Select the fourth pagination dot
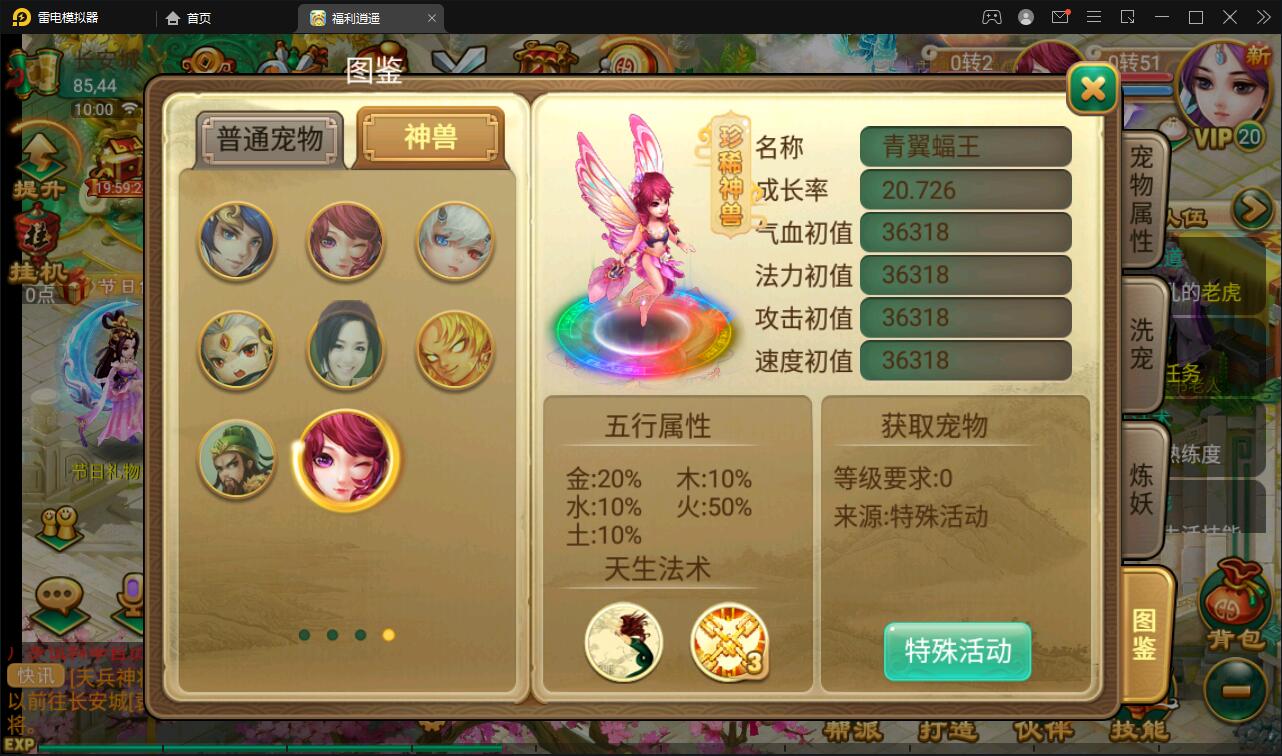1282x756 pixels. point(388,634)
